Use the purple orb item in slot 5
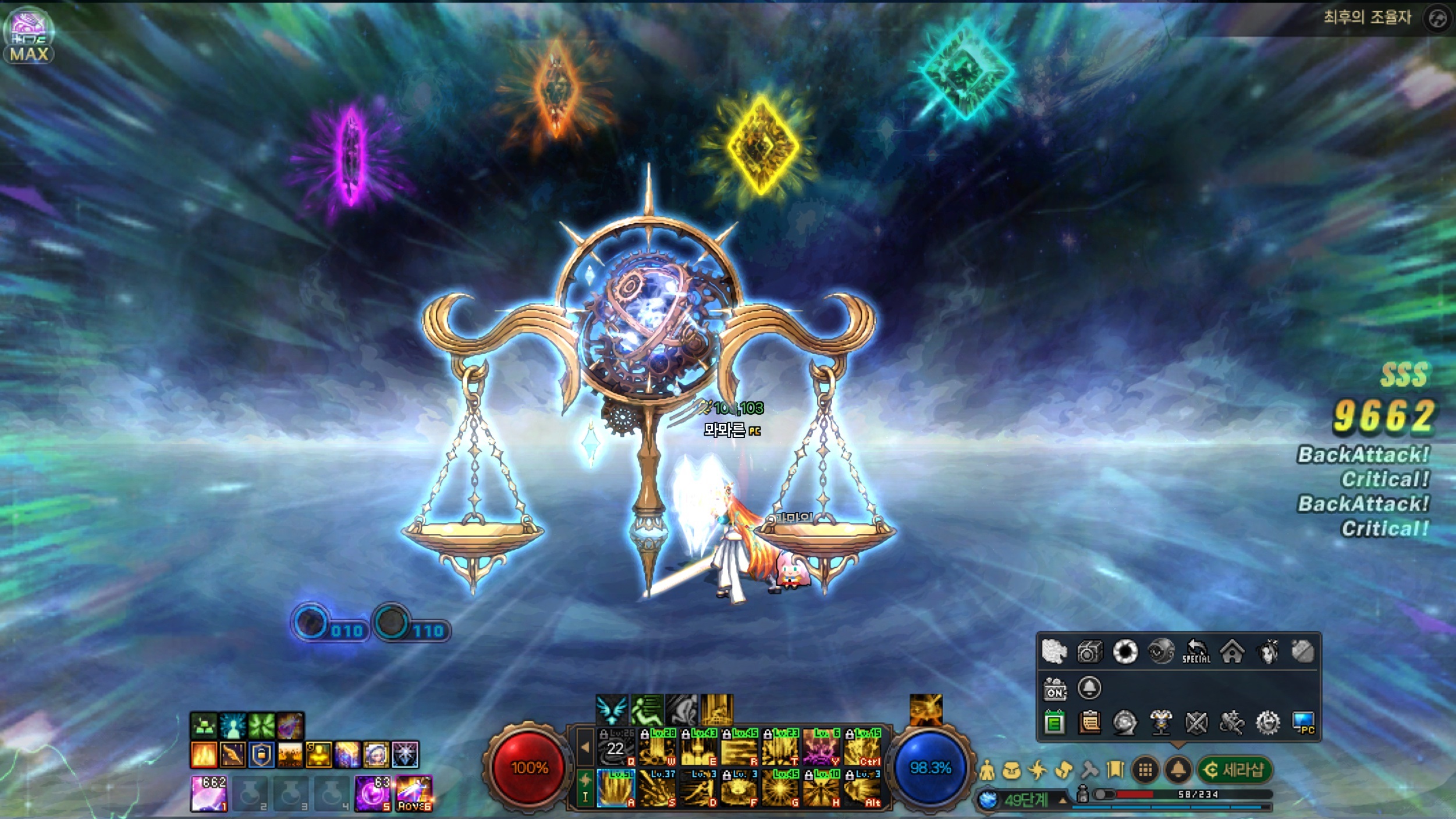Screen dimensions: 1456x819 (x=372, y=793)
